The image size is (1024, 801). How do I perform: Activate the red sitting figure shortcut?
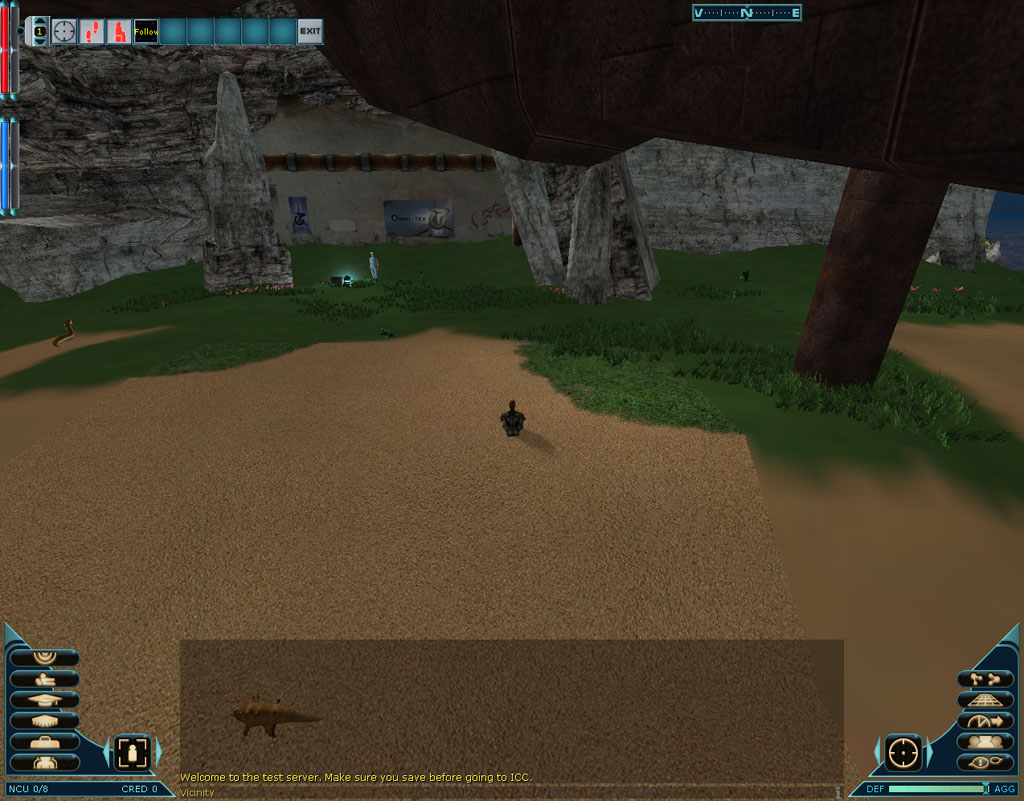(119, 32)
